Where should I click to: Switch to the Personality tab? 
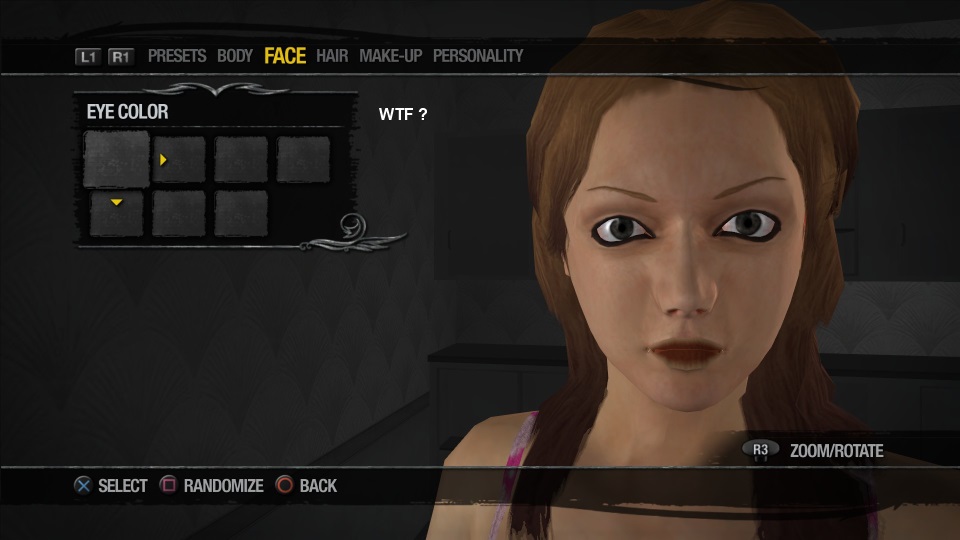tap(478, 56)
